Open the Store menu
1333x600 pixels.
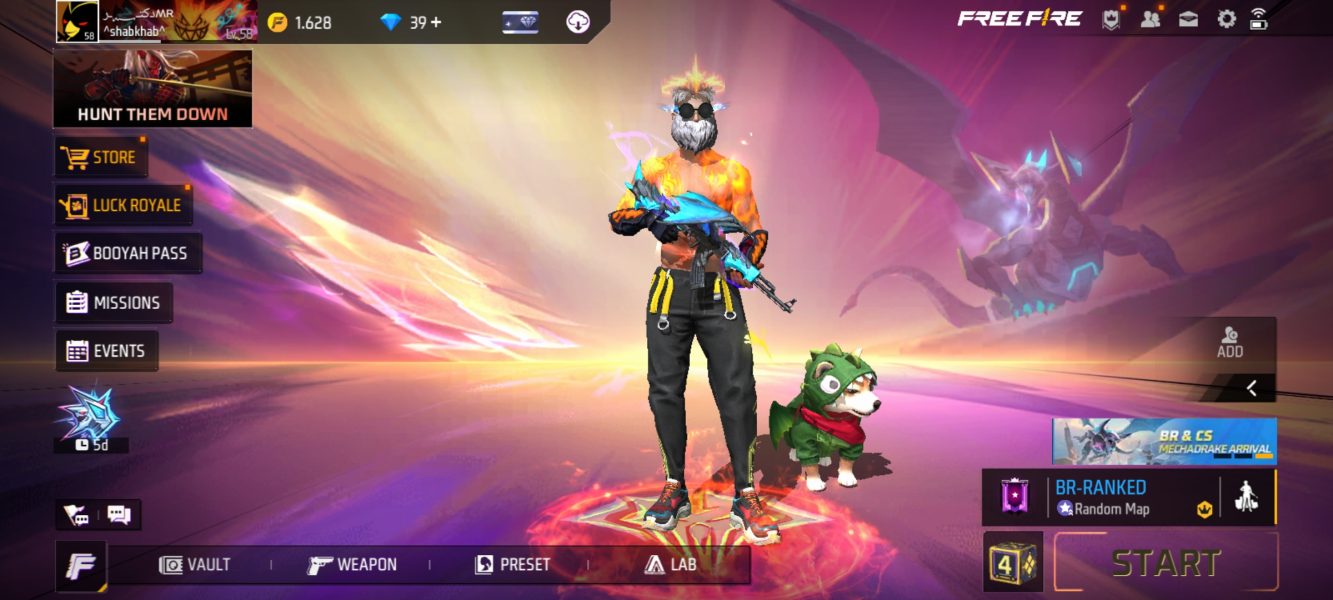(x=100, y=158)
